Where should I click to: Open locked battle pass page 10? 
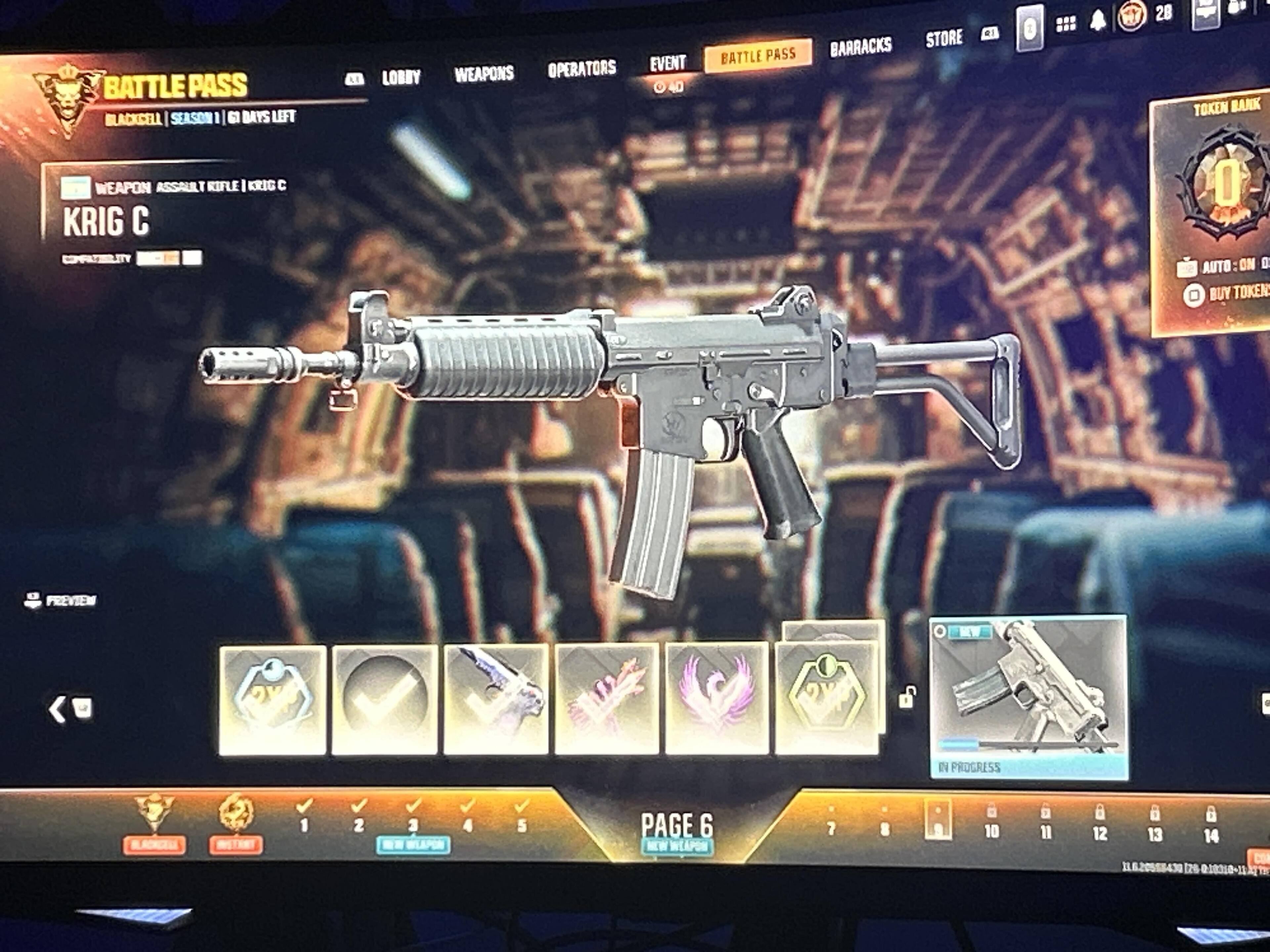pyautogui.click(x=992, y=823)
